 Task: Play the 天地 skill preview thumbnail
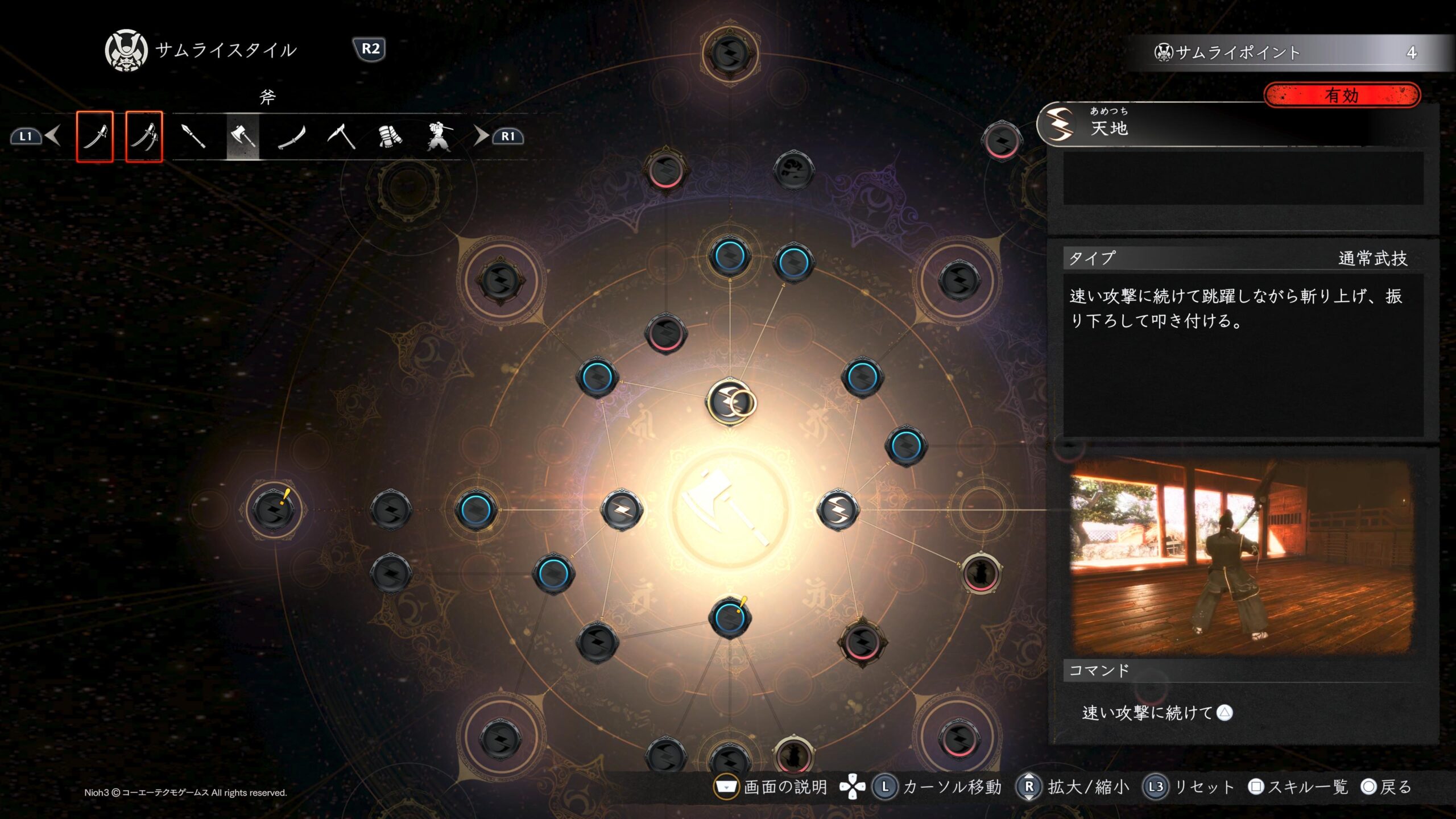1241,556
